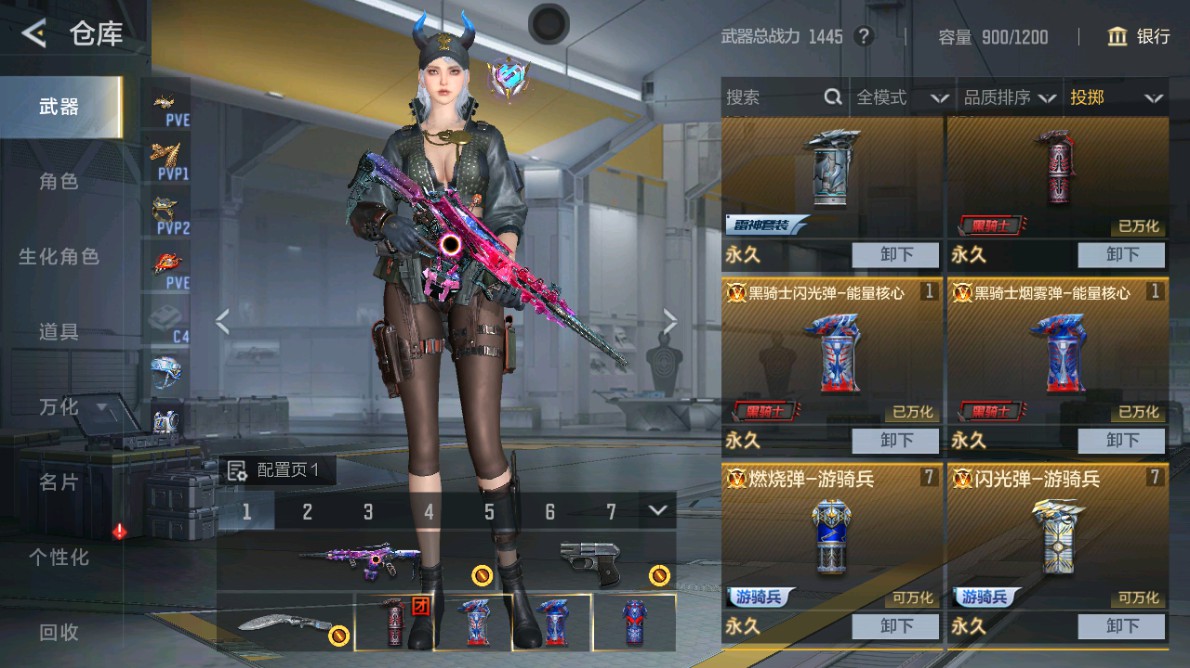Open the 投掷 category dropdown
Viewport: 1190px width, 668px height.
1116,97
